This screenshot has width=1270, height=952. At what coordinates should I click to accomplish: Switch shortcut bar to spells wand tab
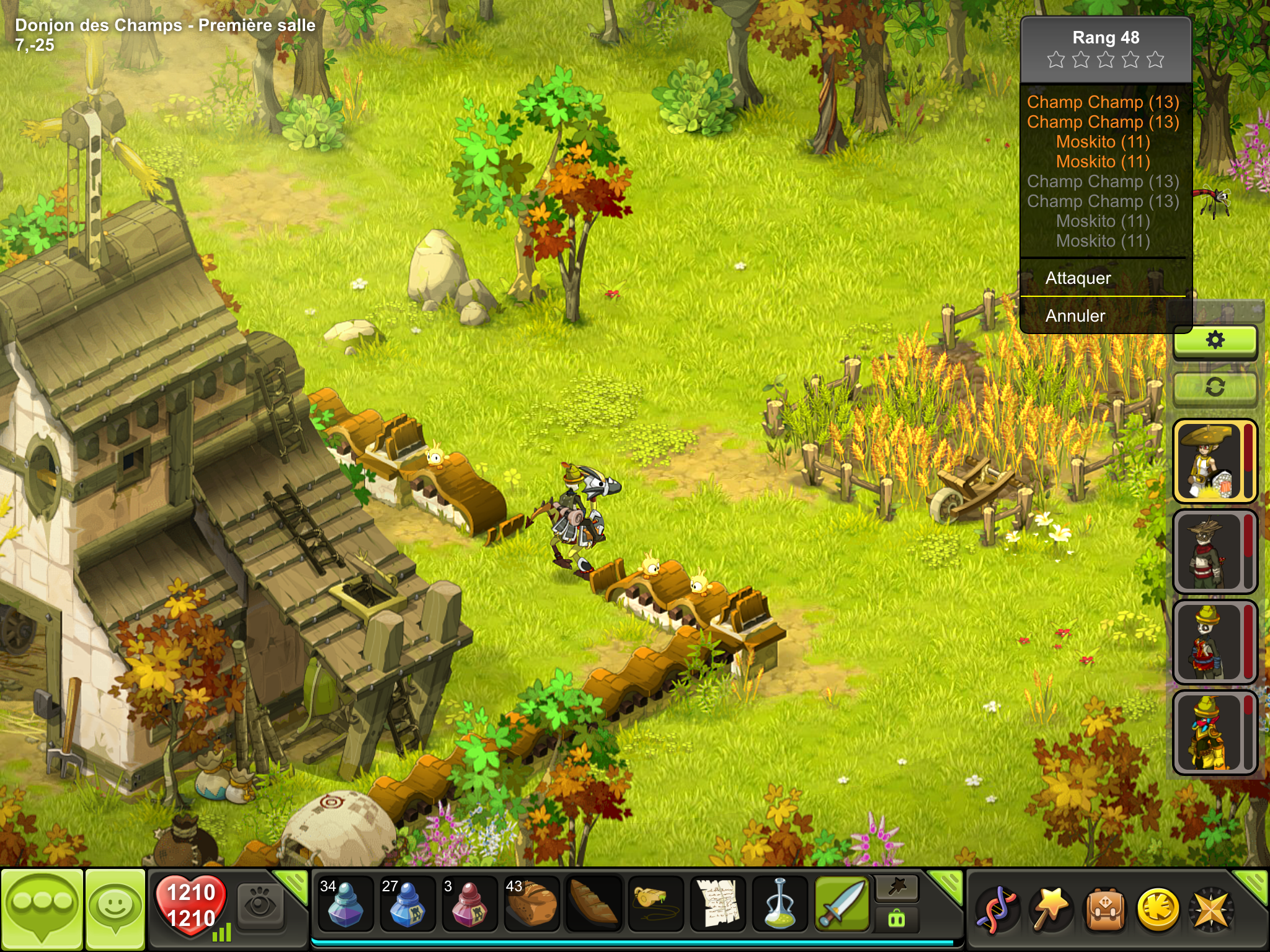coord(897,889)
